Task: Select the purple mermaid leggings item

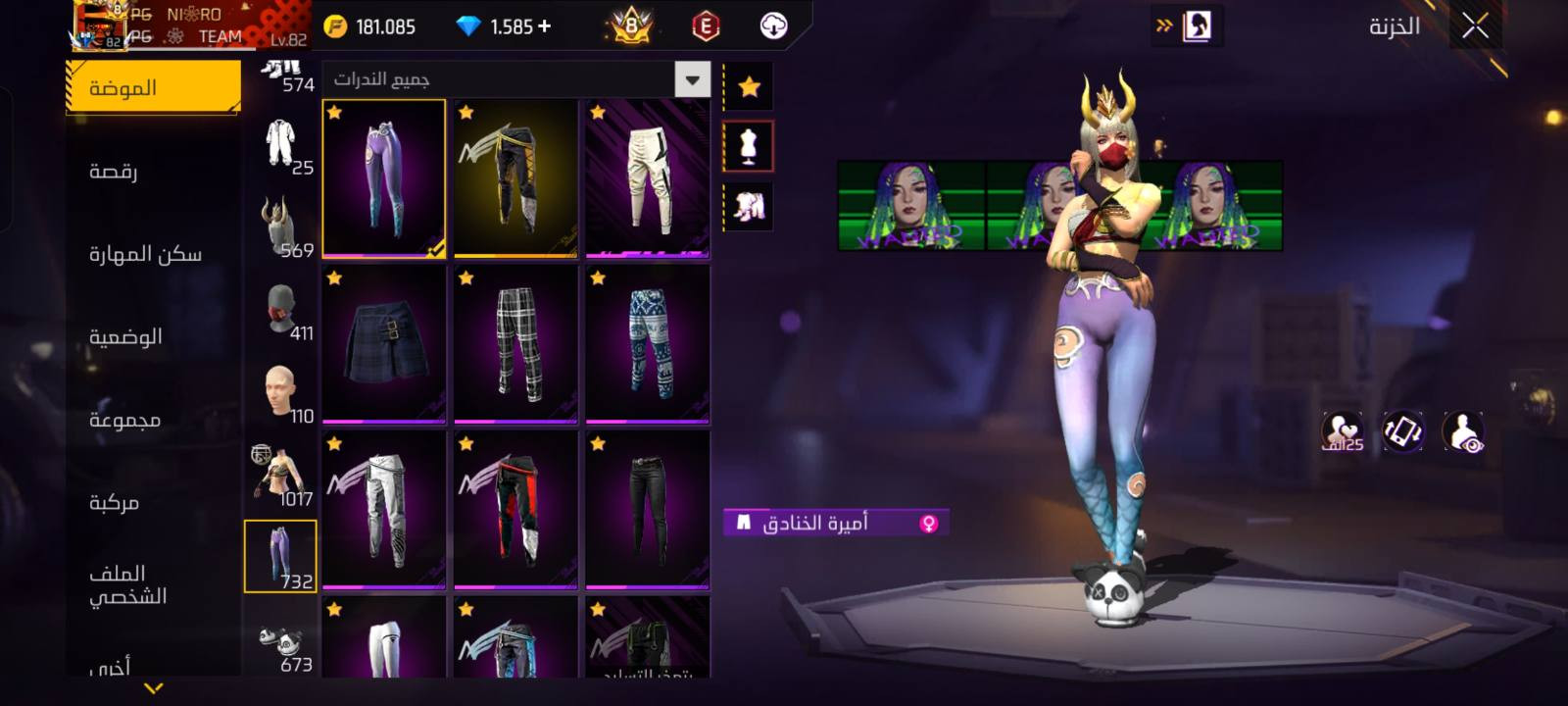Action: pos(384,178)
